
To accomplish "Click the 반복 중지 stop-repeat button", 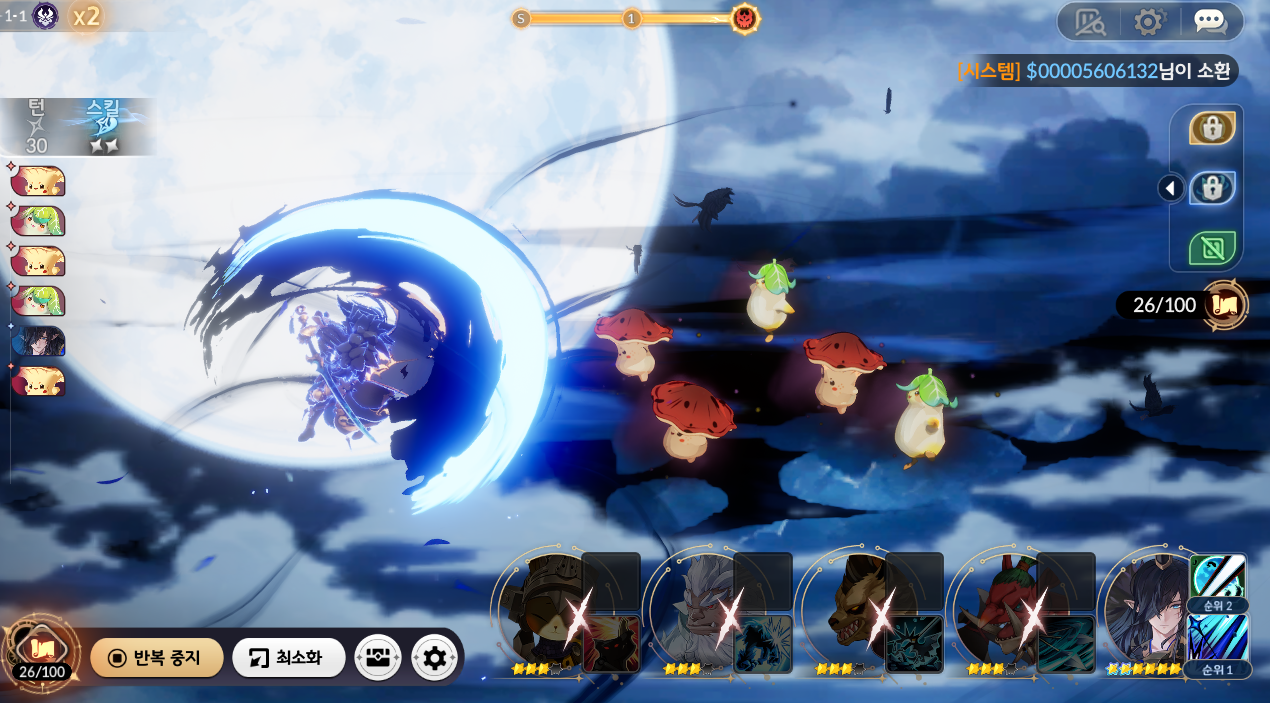I will pos(157,658).
